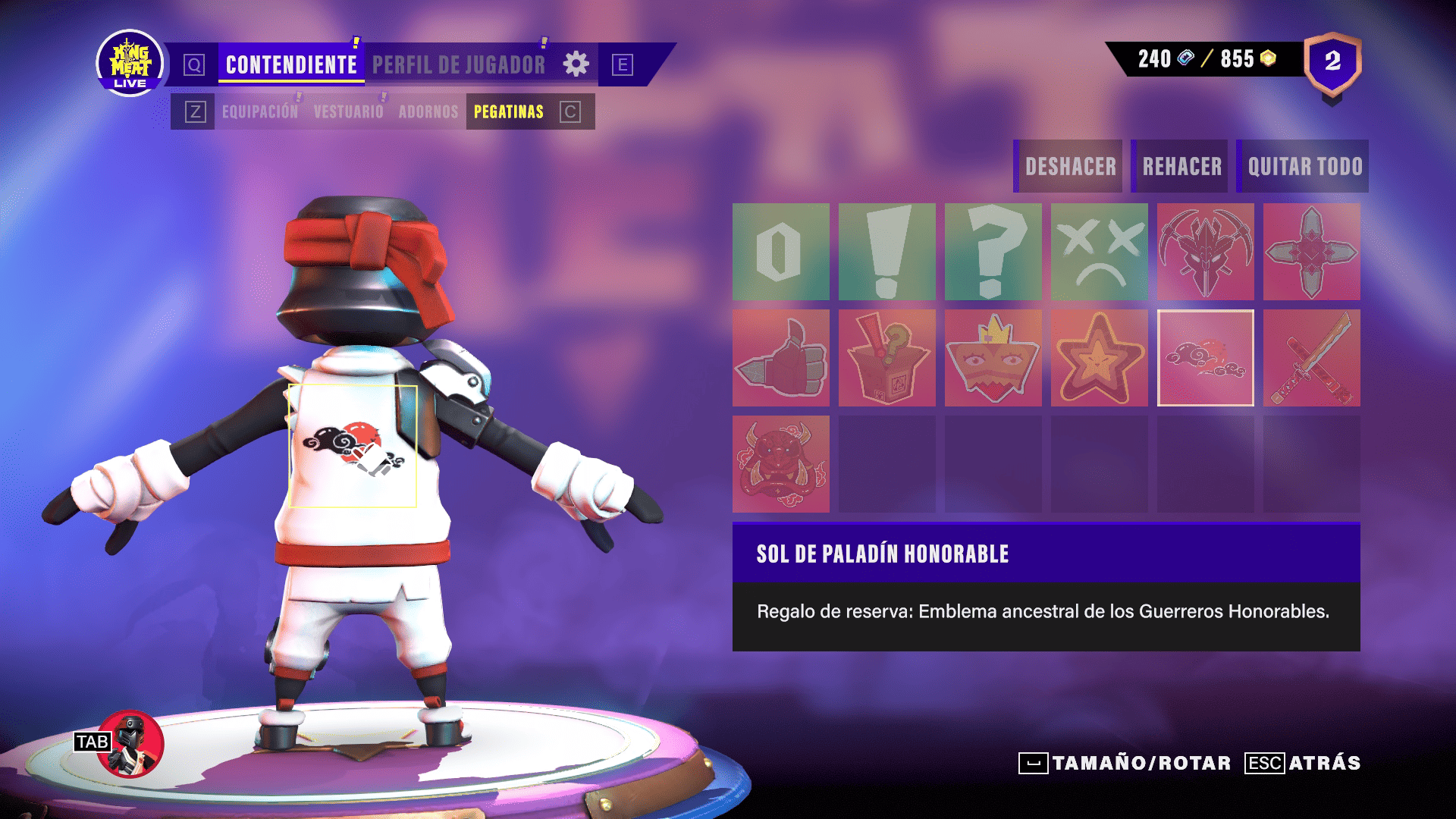Open the Vestuario sub-tab
Viewport: 1456px width, 819px height.
(x=348, y=112)
